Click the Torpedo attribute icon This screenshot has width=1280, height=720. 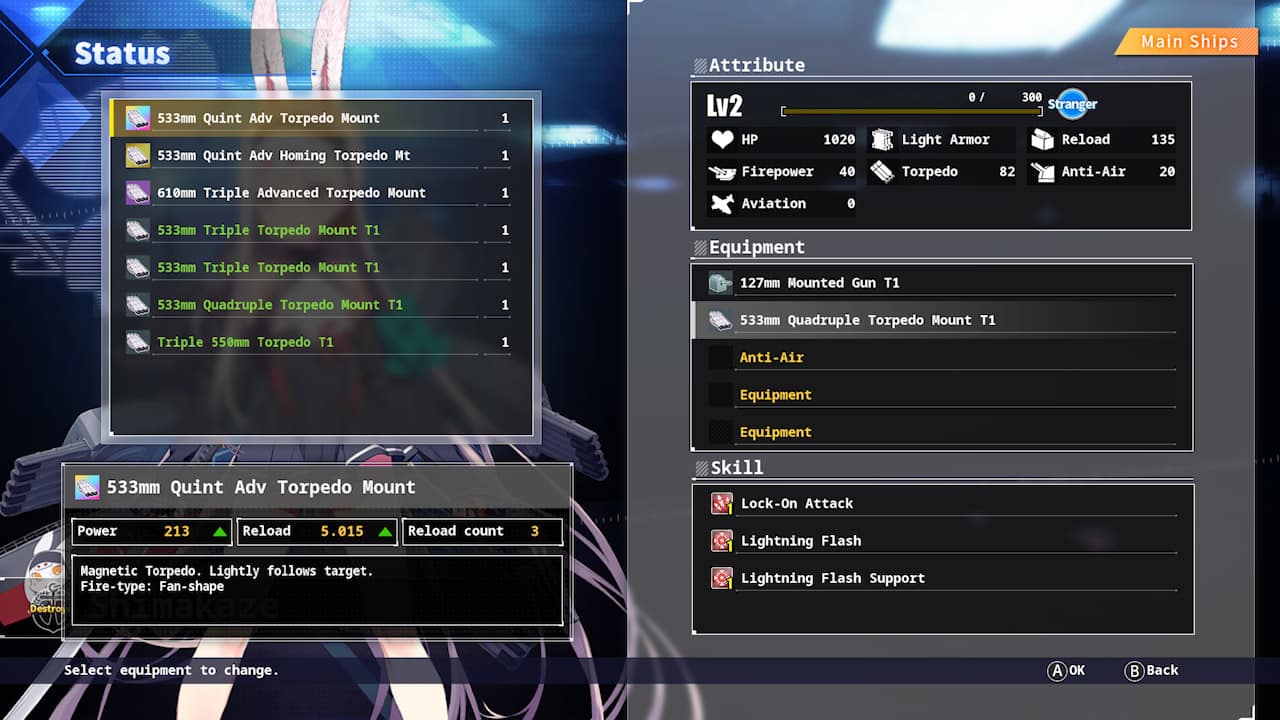882,171
